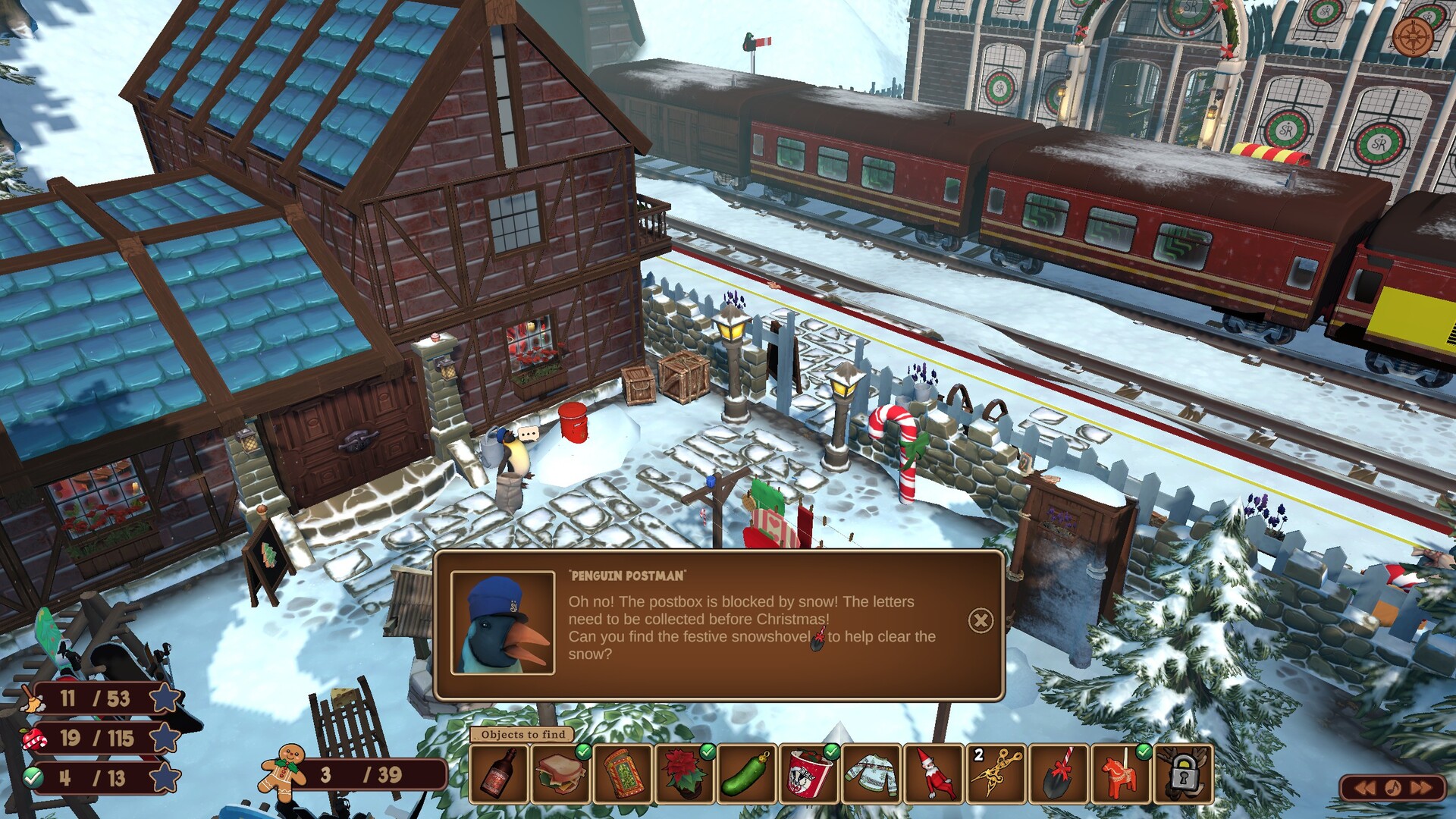Pick the green pickle ornament slot
This screenshot has width=1456, height=819.
pyautogui.click(x=748, y=773)
